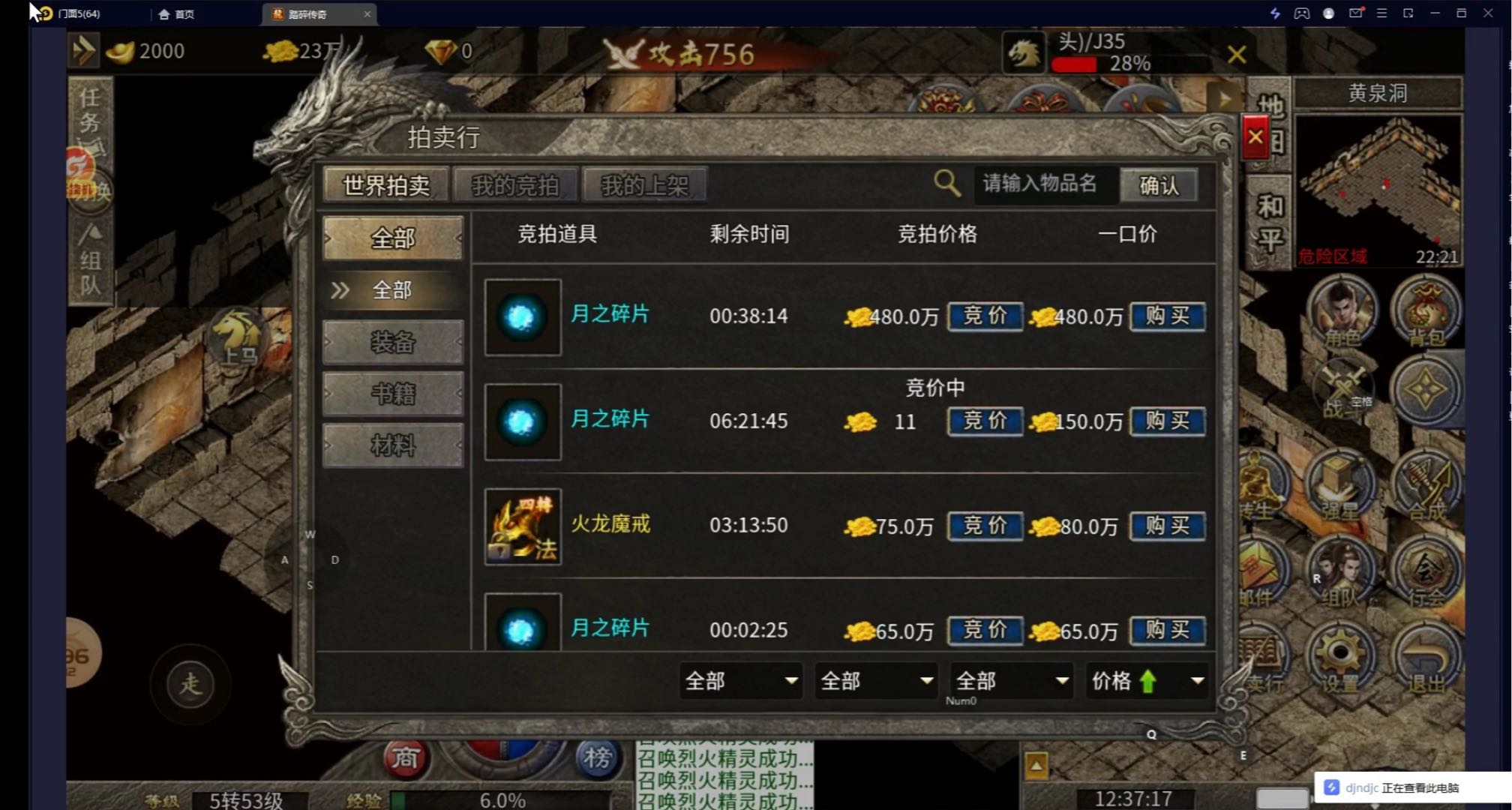
Task: Expand the 全部 filter in left sidebar
Action: click(x=393, y=289)
